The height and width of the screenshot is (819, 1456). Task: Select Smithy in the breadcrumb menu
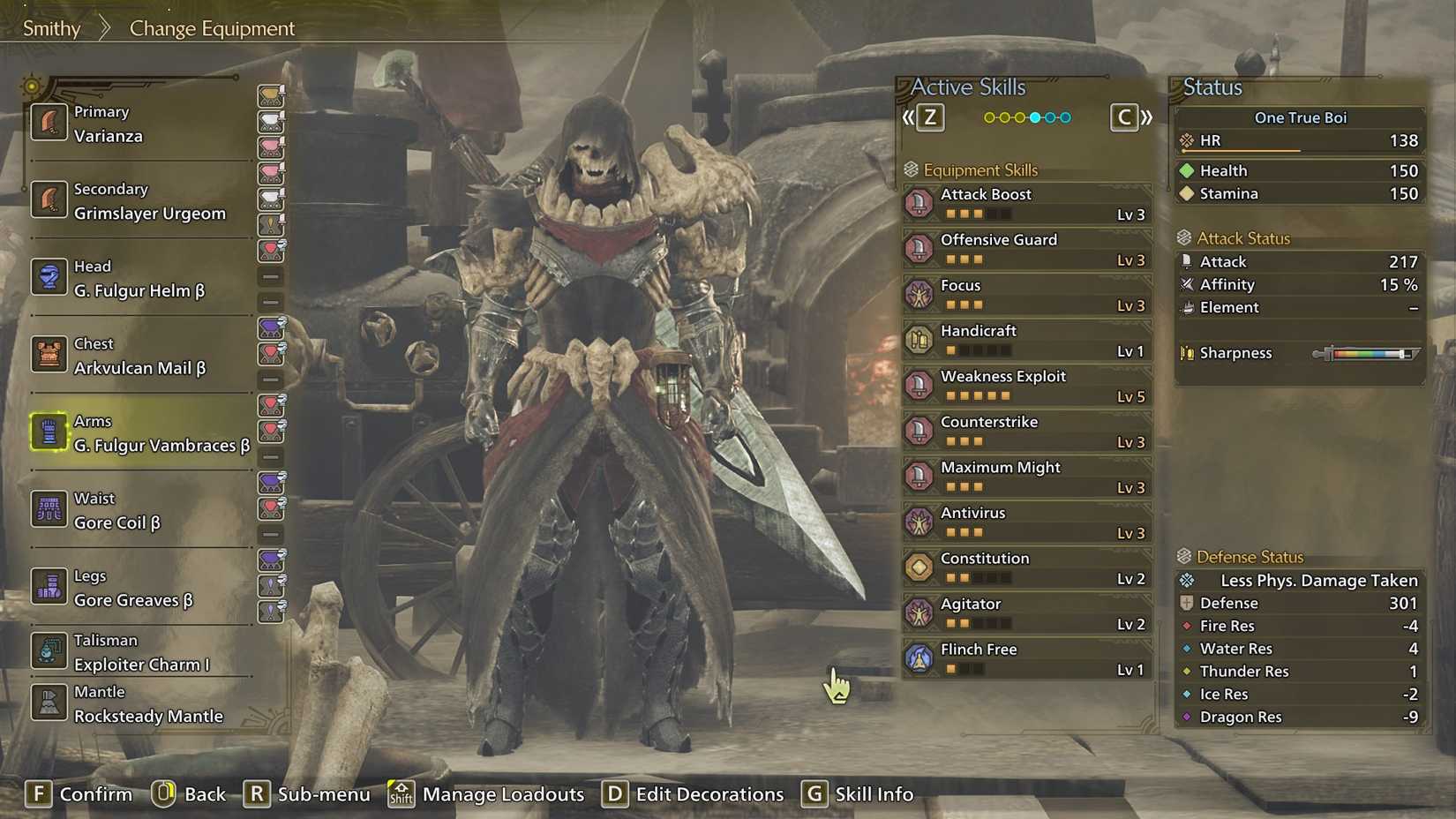point(50,28)
